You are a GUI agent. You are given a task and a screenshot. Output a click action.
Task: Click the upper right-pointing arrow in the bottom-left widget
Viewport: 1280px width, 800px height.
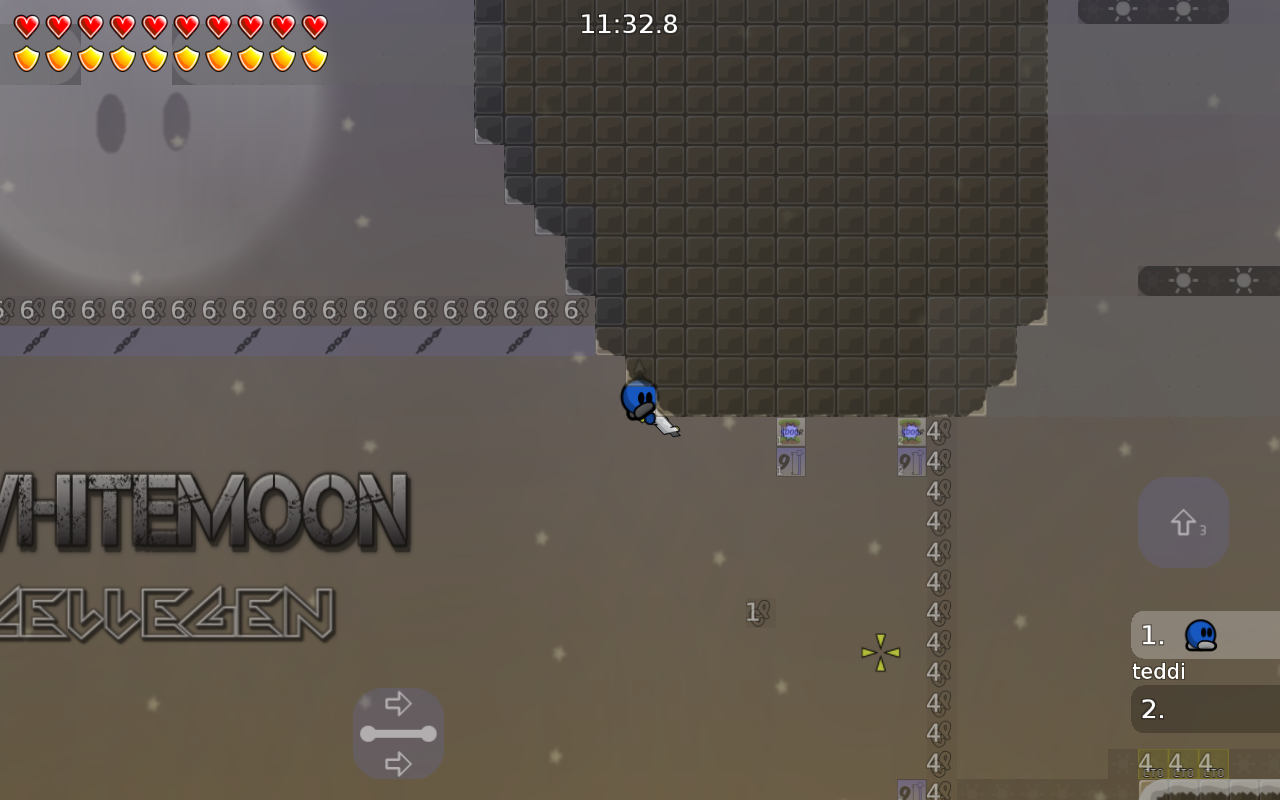click(x=399, y=703)
